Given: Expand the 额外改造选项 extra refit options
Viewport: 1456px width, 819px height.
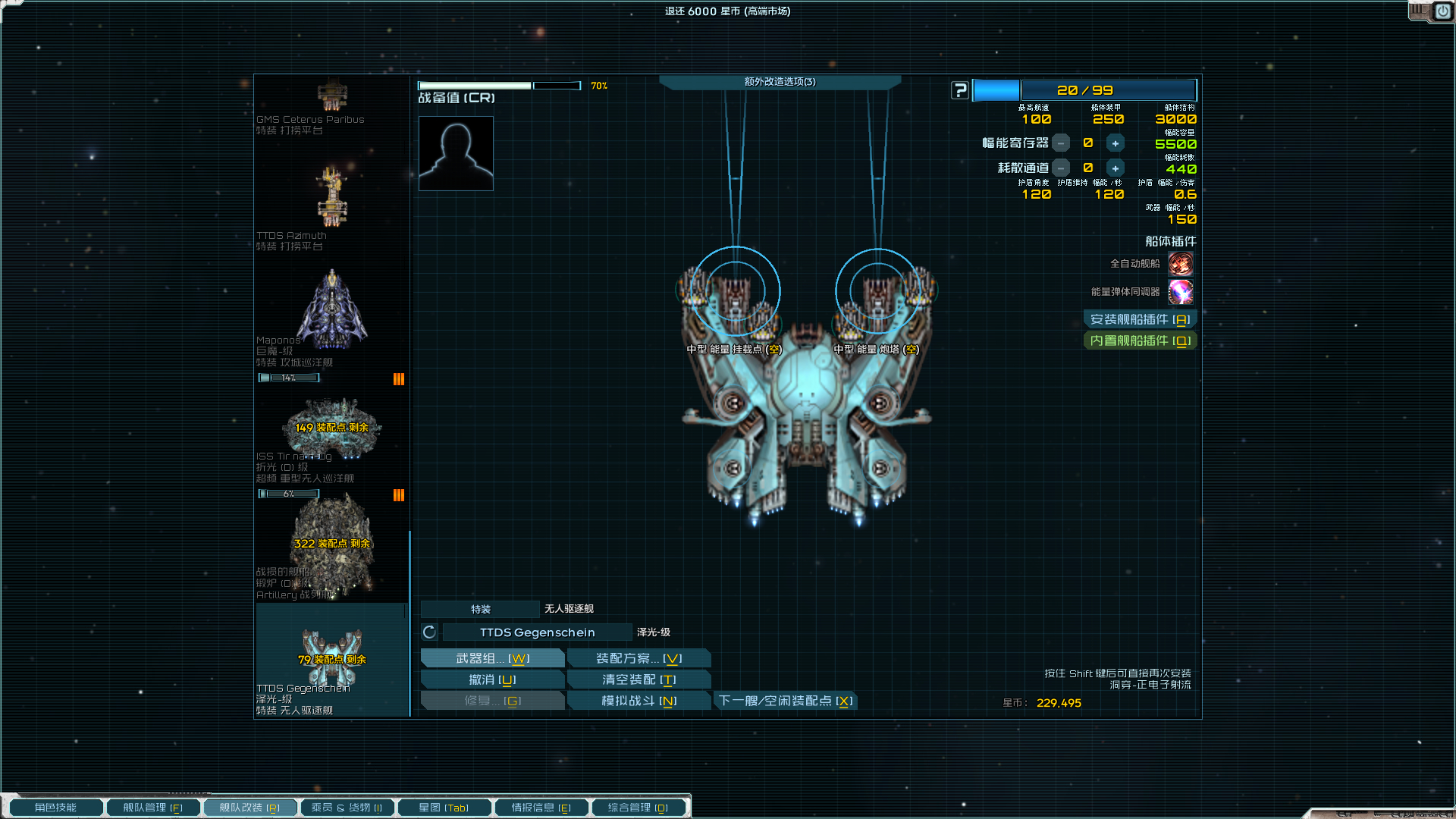Looking at the screenshot, I should pos(780,82).
